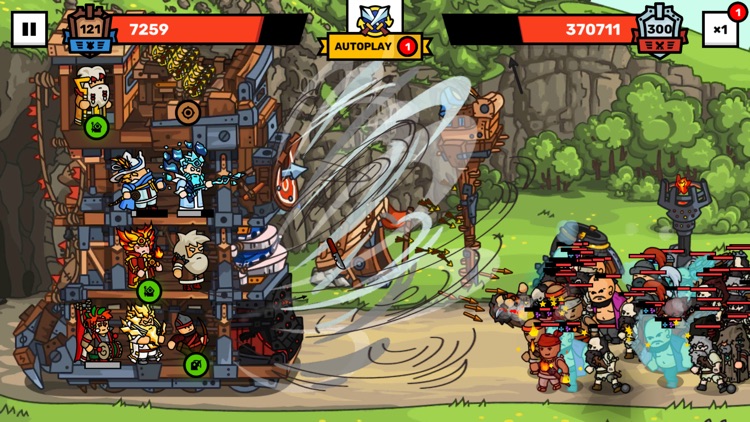Trigger green skill badge below the flame-haired hero

tap(148, 291)
